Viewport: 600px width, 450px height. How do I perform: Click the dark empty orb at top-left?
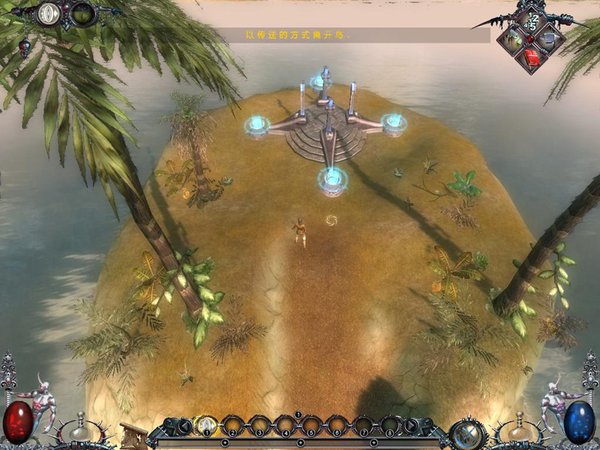click(82, 13)
